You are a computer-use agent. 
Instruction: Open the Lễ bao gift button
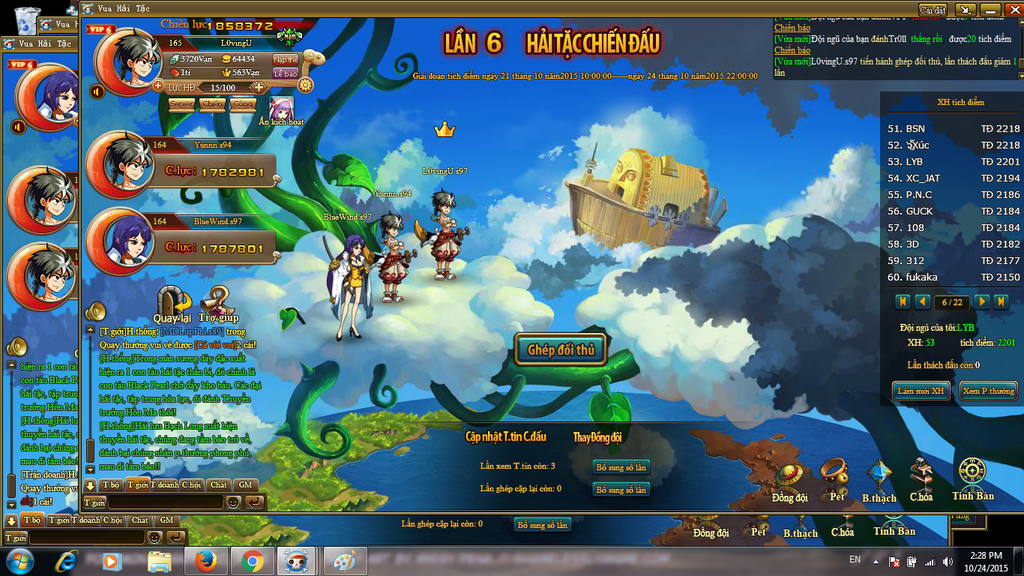[x=285, y=73]
